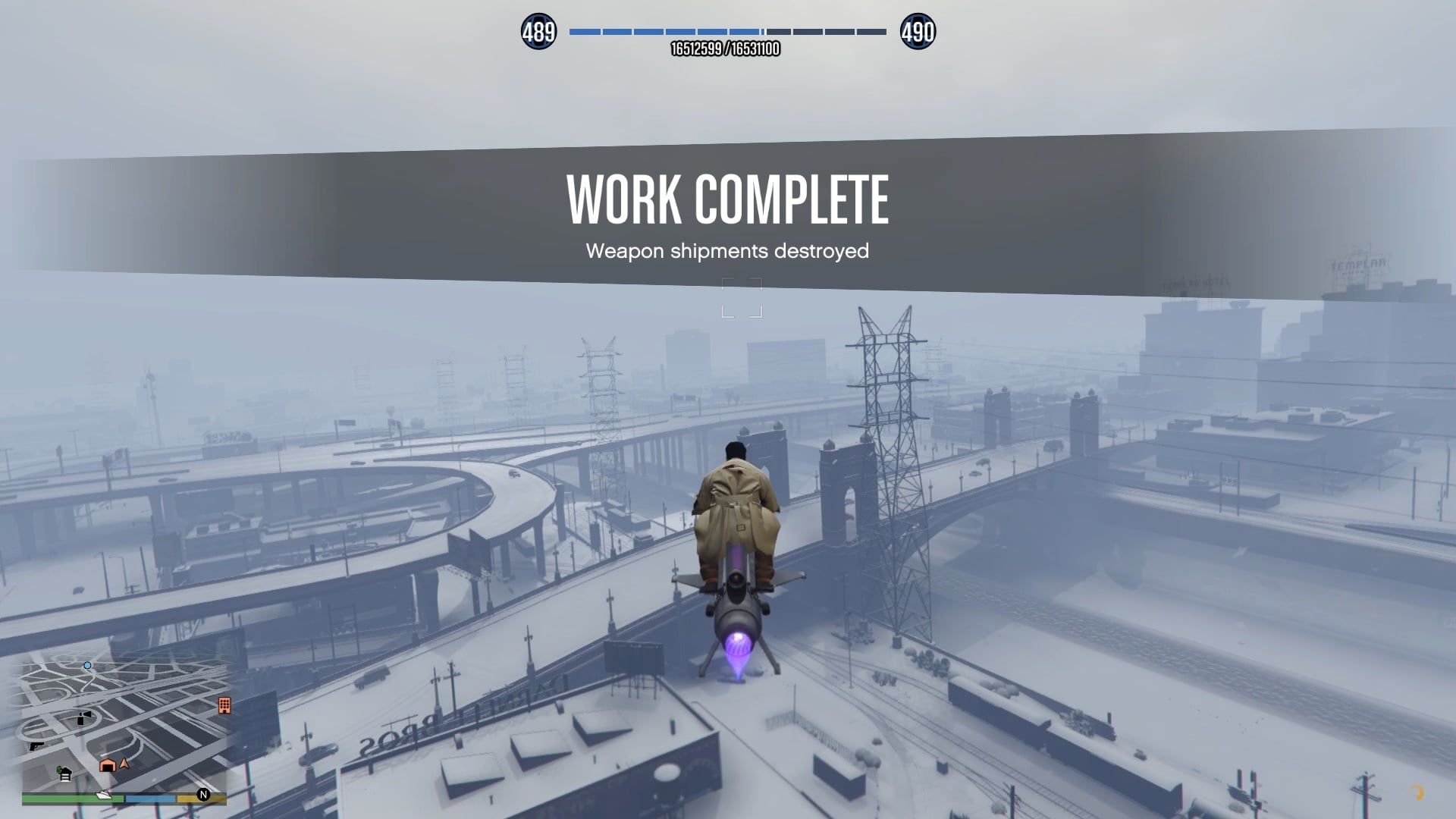This screenshot has height=819, width=1456.
Task: Open the office building icon on minimap
Action: (x=224, y=706)
